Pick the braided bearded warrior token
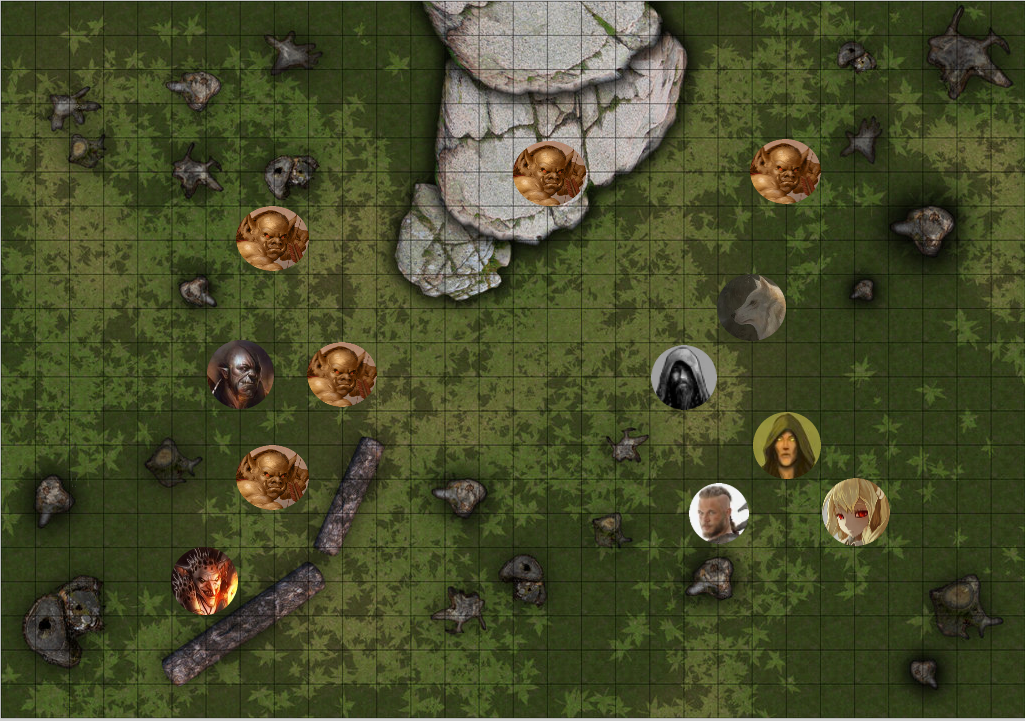Viewport: 1025px width, 721px height. coord(719,513)
